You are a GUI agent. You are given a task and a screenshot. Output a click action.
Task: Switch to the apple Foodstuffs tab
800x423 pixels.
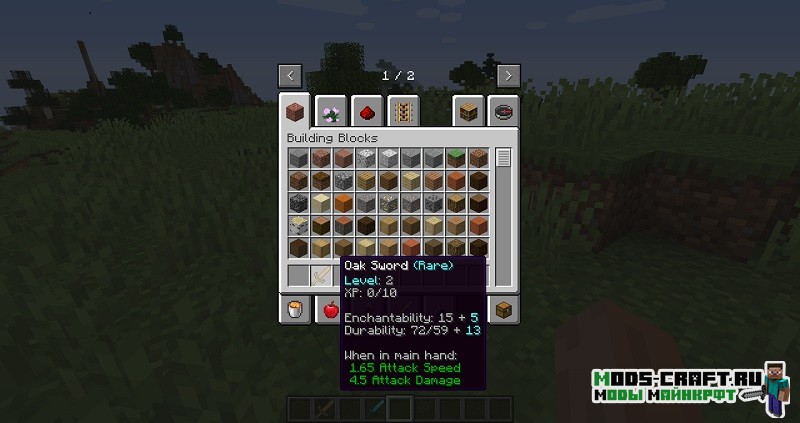coord(330,310)
